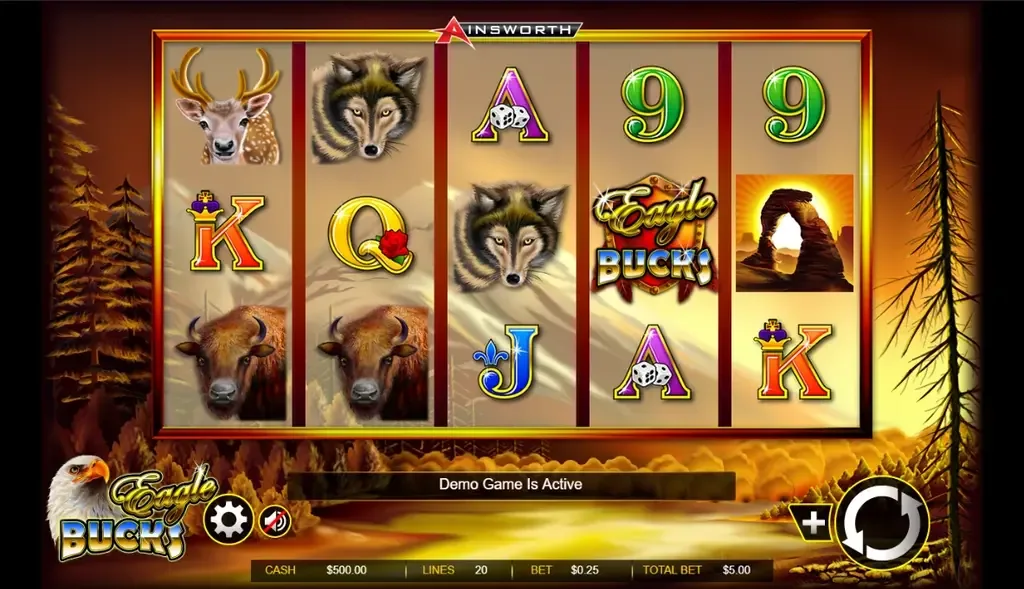Open the plus button beside the spin control
The width and height of the screenshot is (1024, 589).
(813, 522)
